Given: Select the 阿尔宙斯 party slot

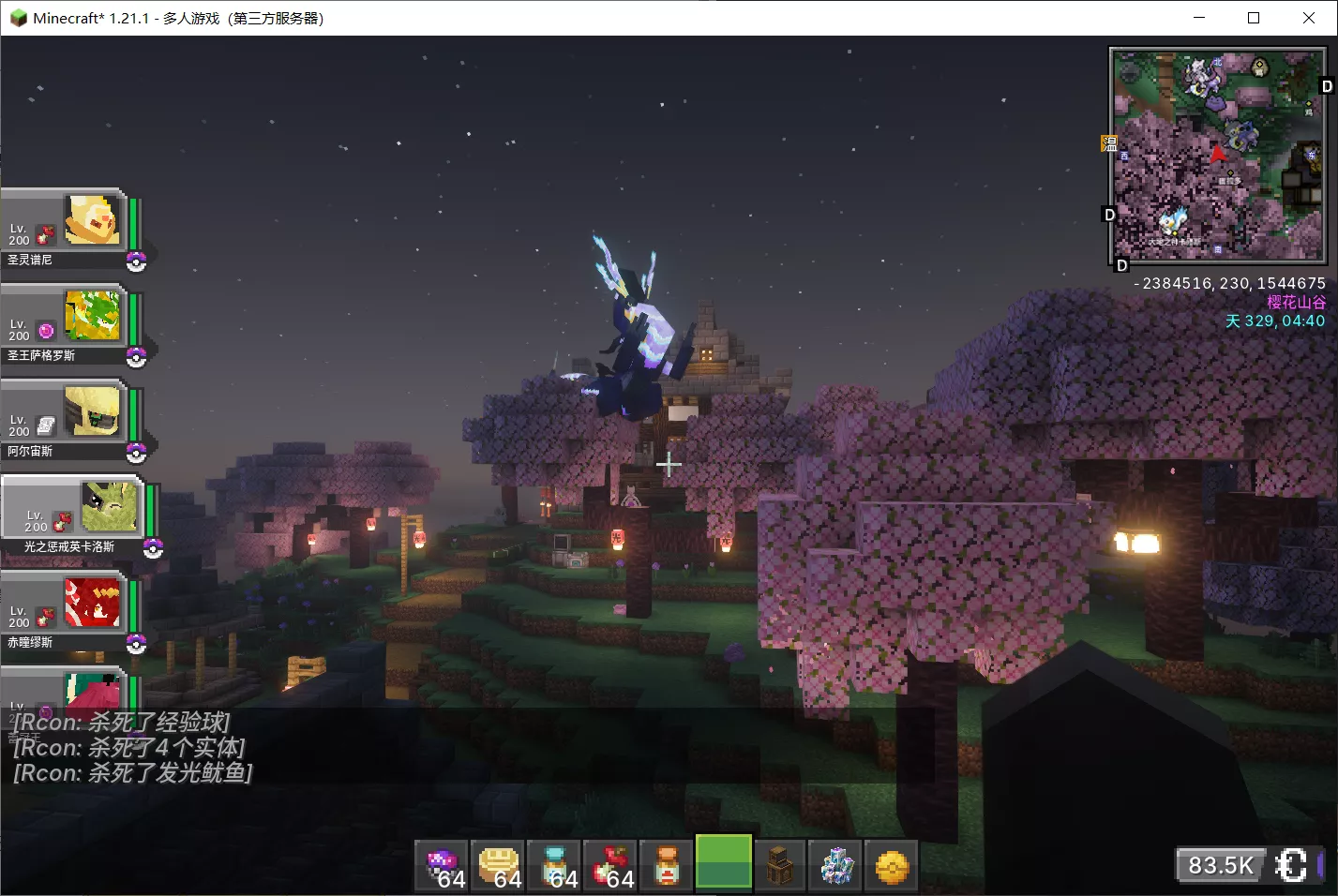Looking at the screenshot, I should click(66, 418).
